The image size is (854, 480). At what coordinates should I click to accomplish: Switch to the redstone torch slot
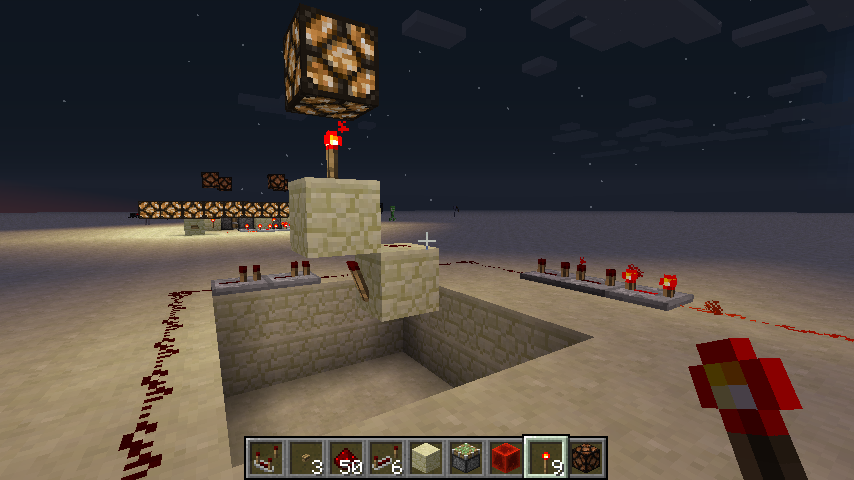(547, 458)
